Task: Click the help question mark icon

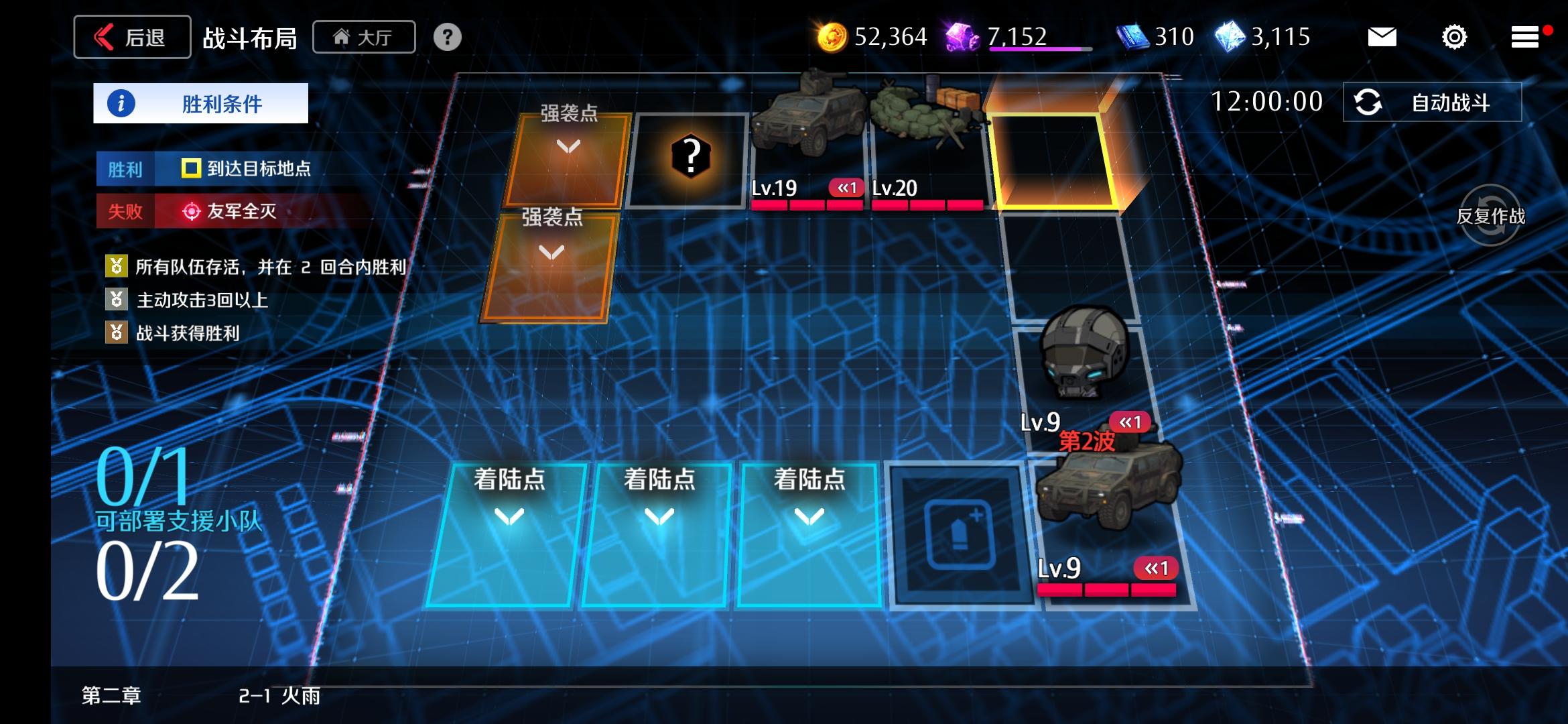Action: click(x=447, y=37)
